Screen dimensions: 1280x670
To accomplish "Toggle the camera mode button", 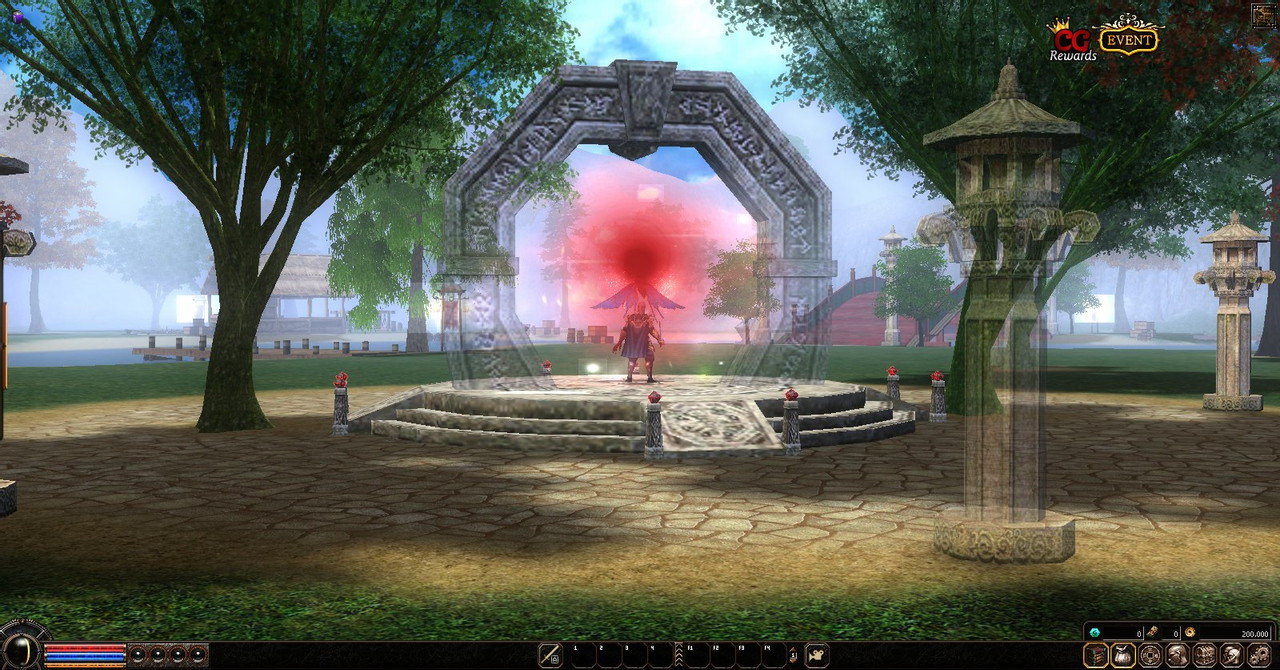I will click(817, 655).
